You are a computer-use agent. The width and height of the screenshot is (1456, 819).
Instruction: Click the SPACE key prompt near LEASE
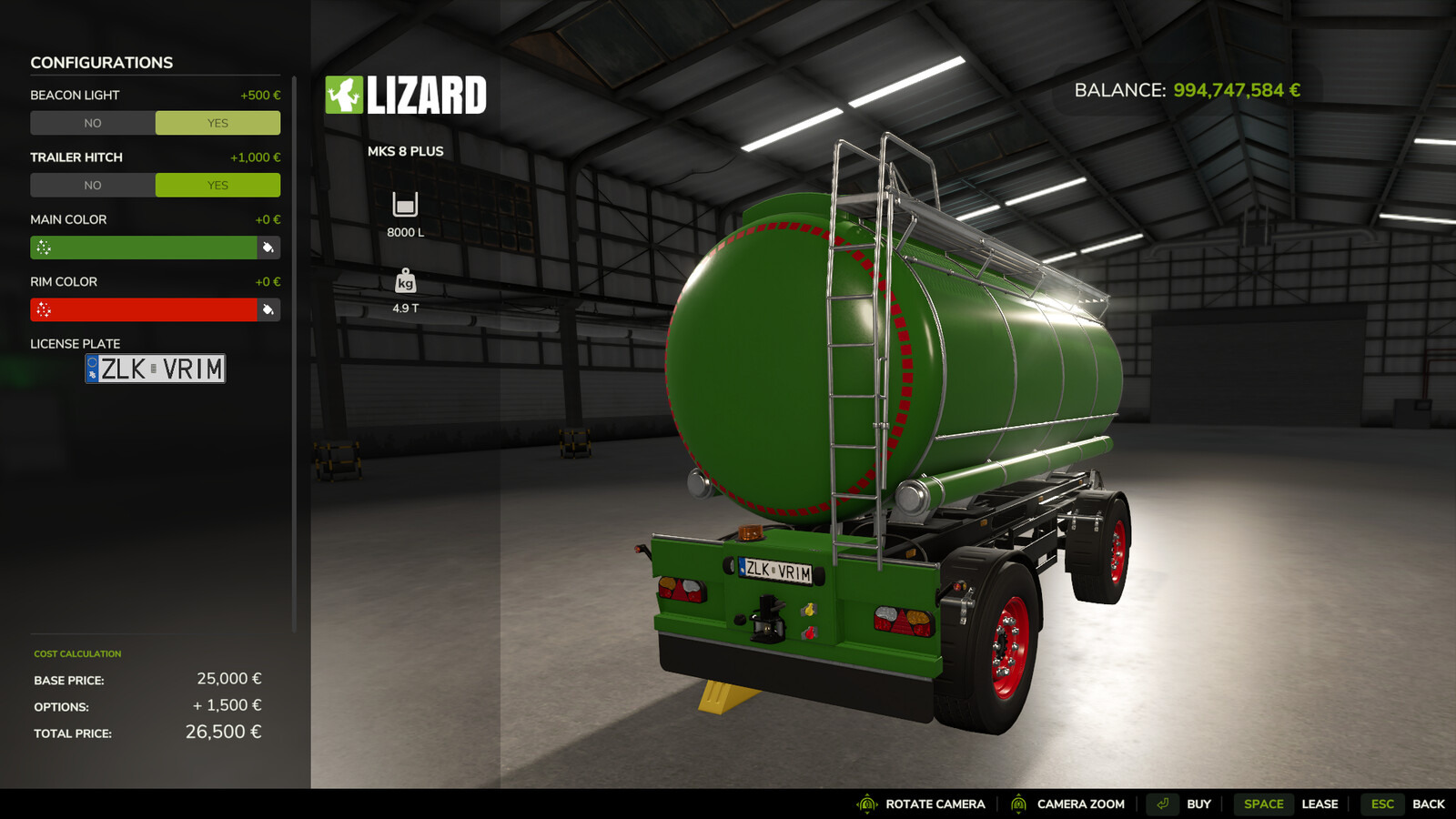click(1263, 804)
